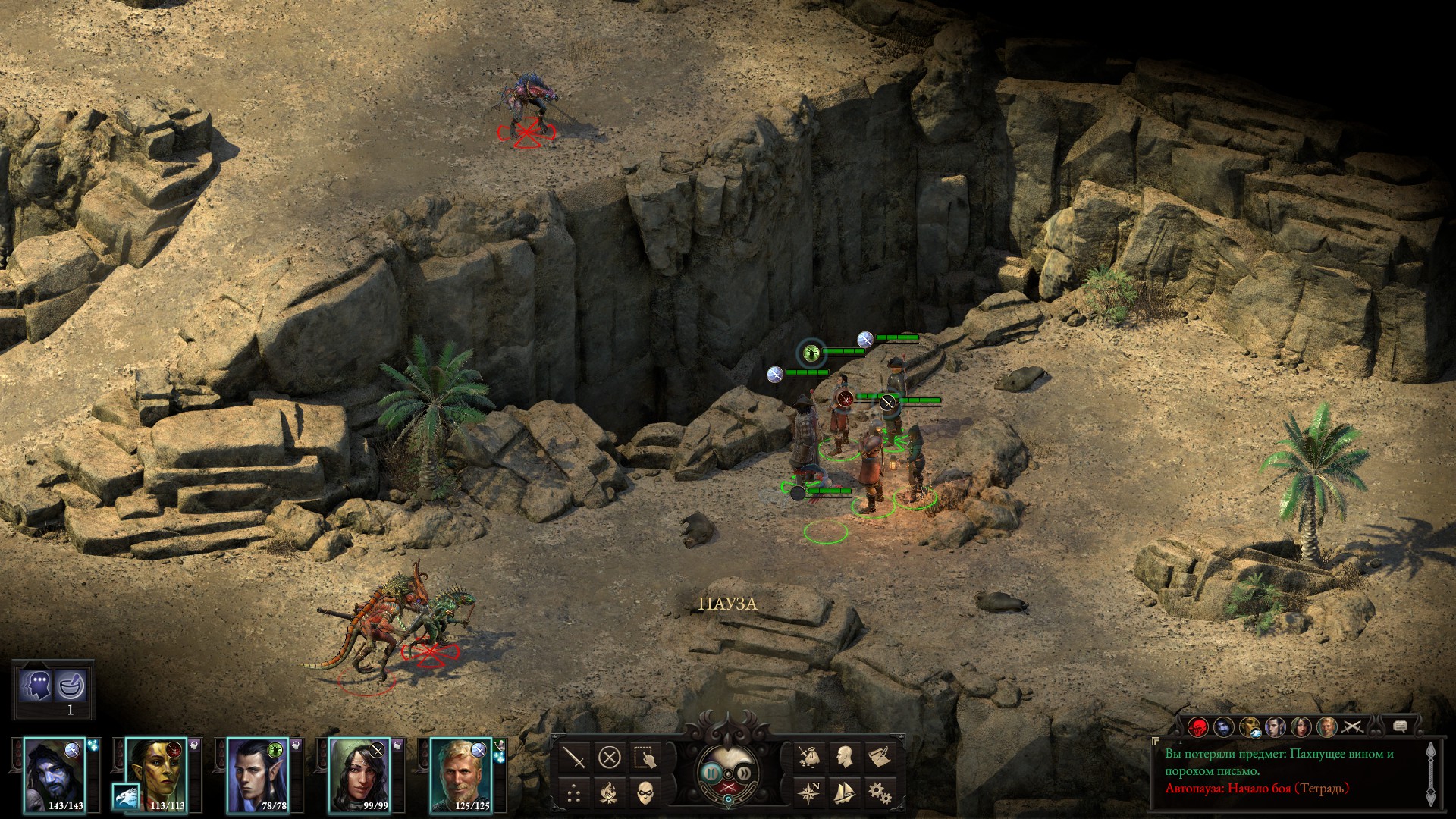The width and height of the screenshot is (1456, 819).
Task: Open the journal scroll-and-quill icon
Action: pyautogui.click(x=879, y=758)
